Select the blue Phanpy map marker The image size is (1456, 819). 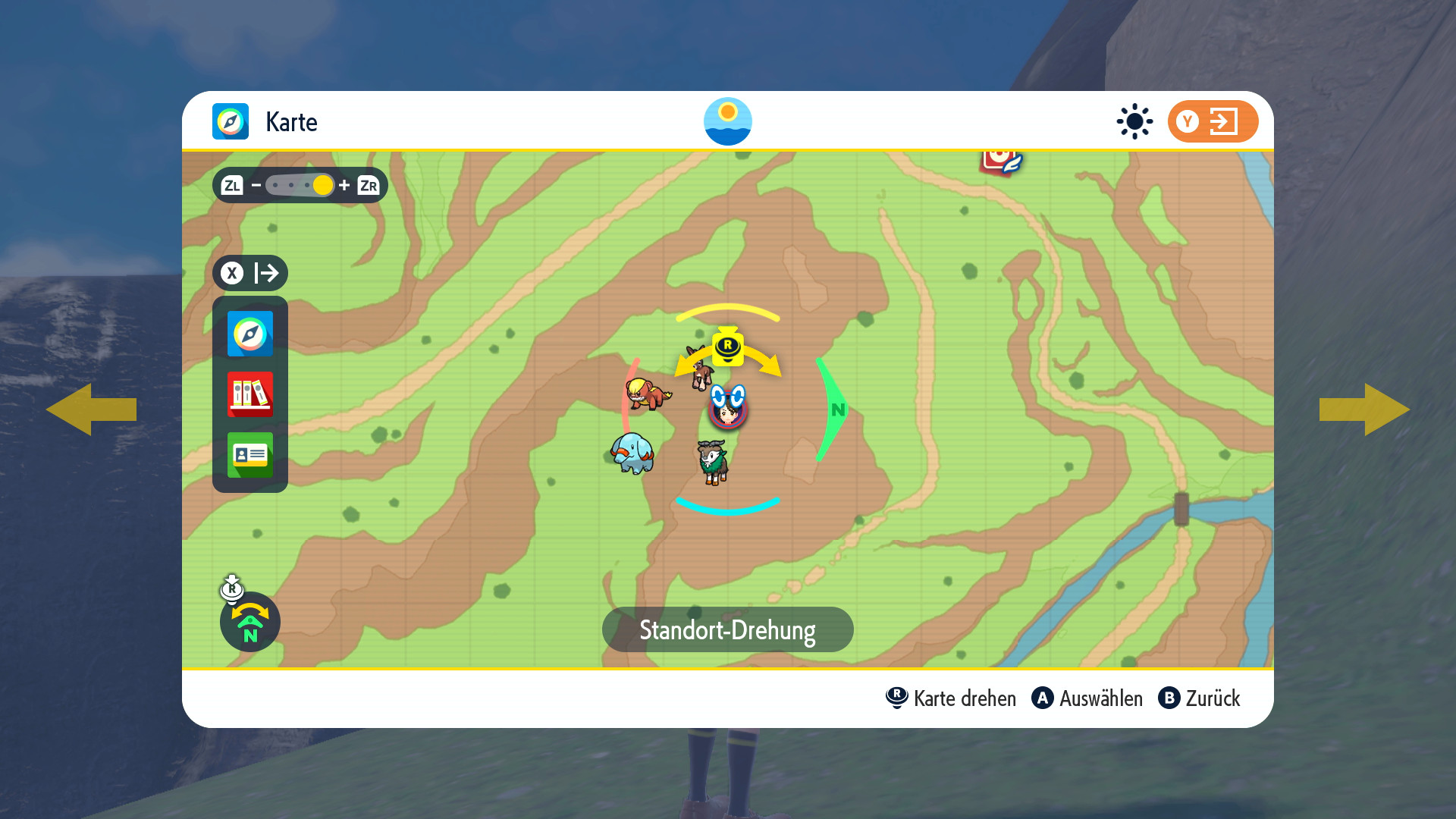coord(632,453)
